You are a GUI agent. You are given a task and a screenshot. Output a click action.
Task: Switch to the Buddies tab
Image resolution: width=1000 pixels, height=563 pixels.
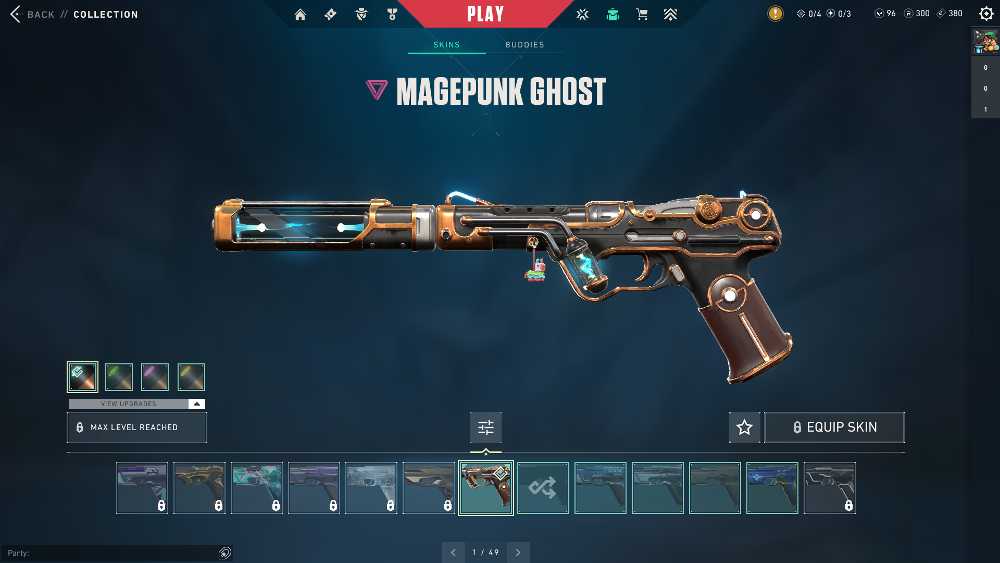point(524,45)
